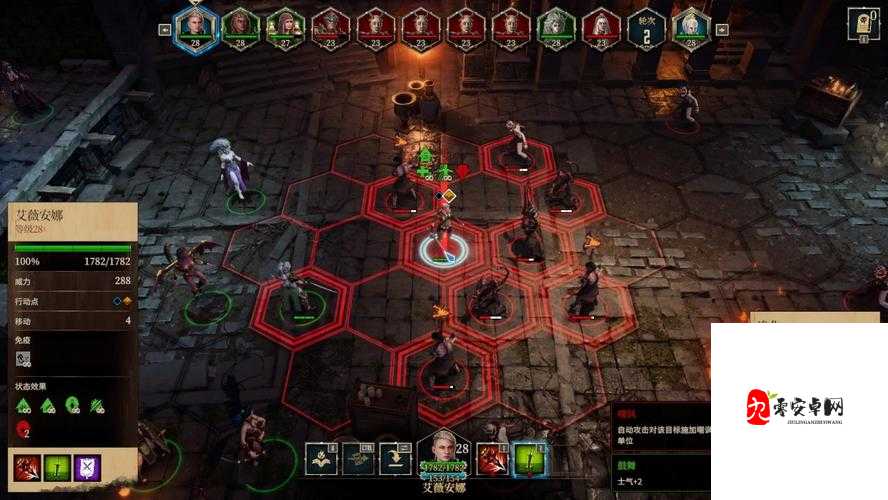Use the winged emblem action on the bottom bar
The image size is (888, 500).
321,458
